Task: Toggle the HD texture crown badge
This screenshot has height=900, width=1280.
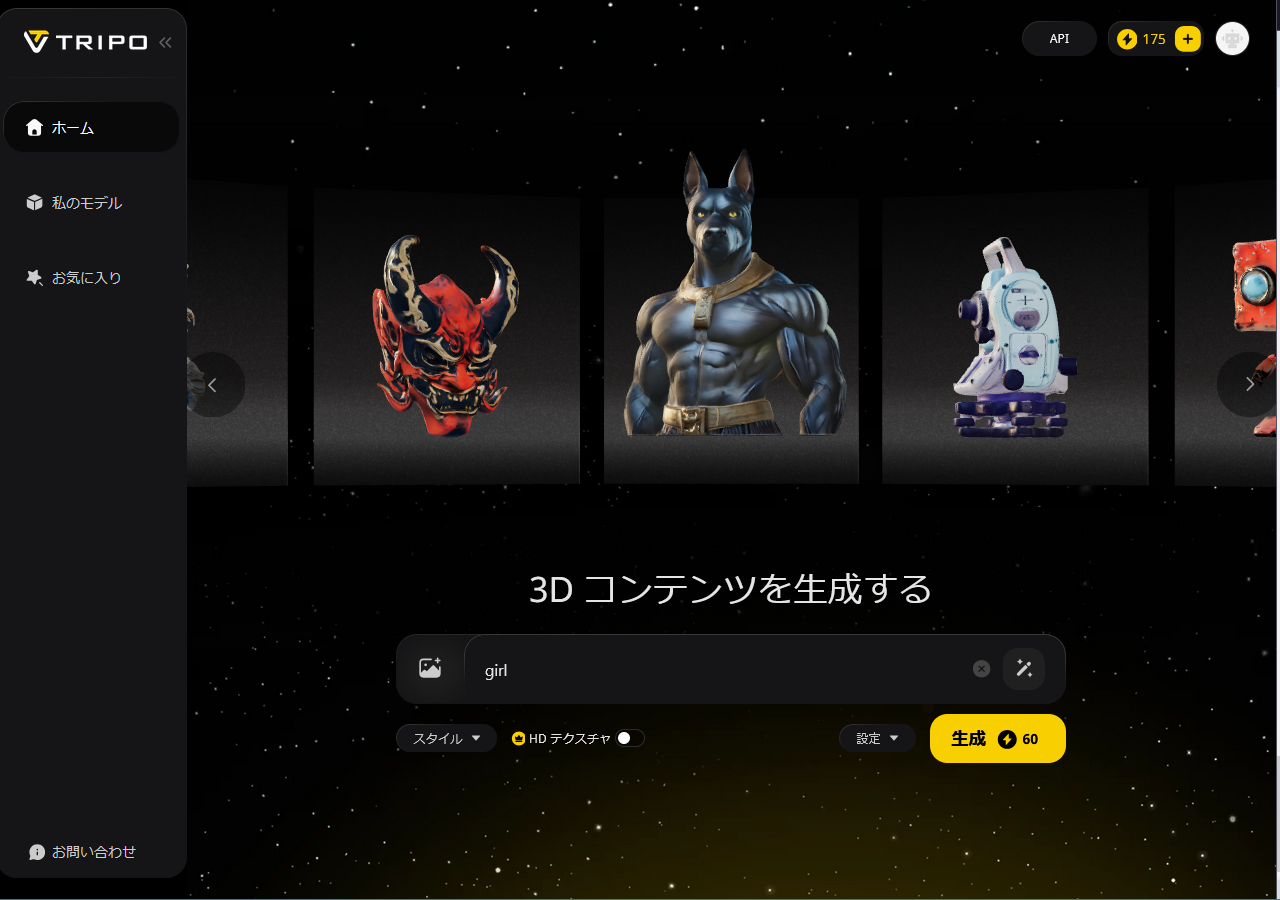Action: (x=519, y=737)
